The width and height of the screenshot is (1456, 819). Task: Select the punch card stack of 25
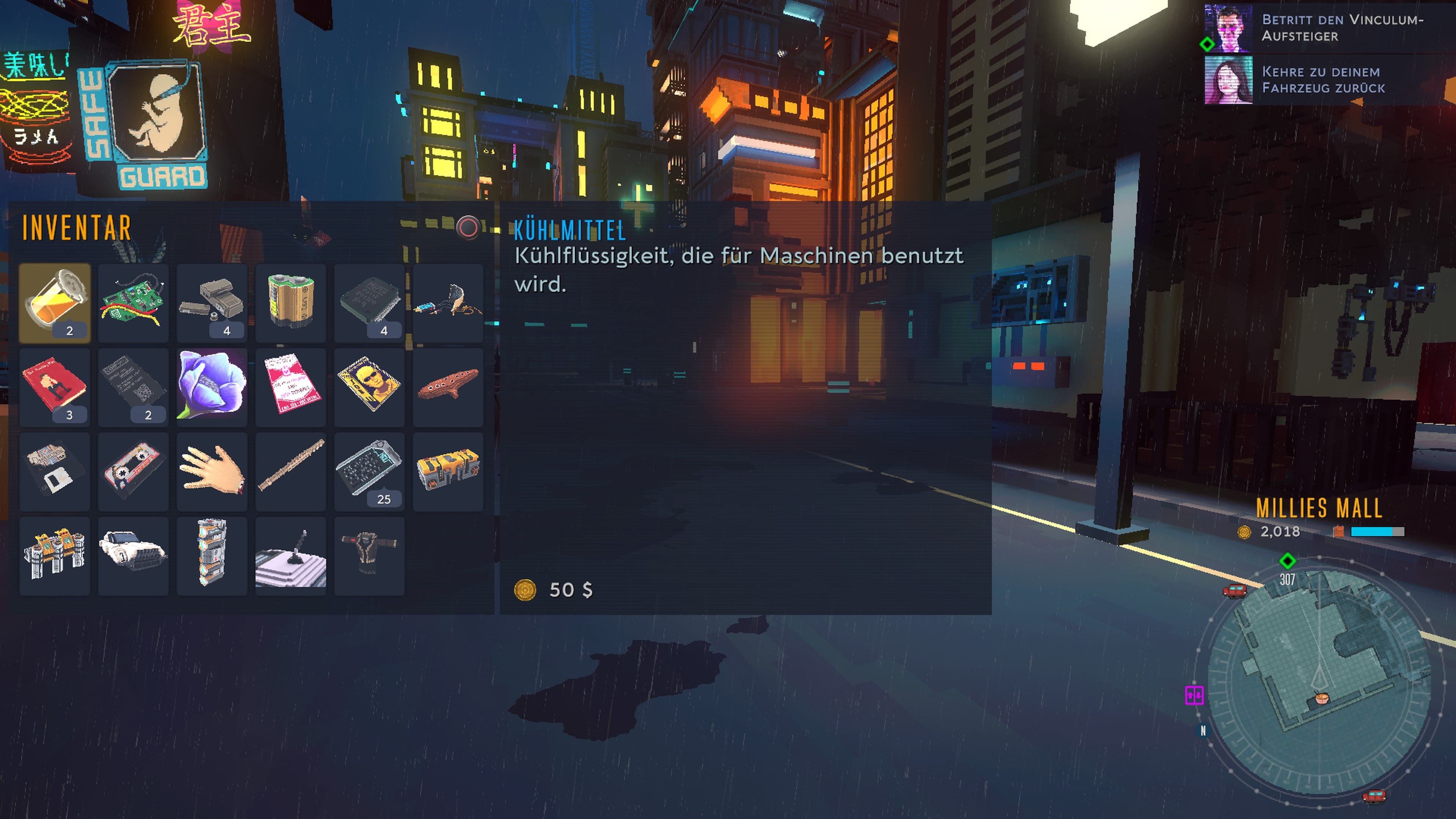tap(370, 471)
